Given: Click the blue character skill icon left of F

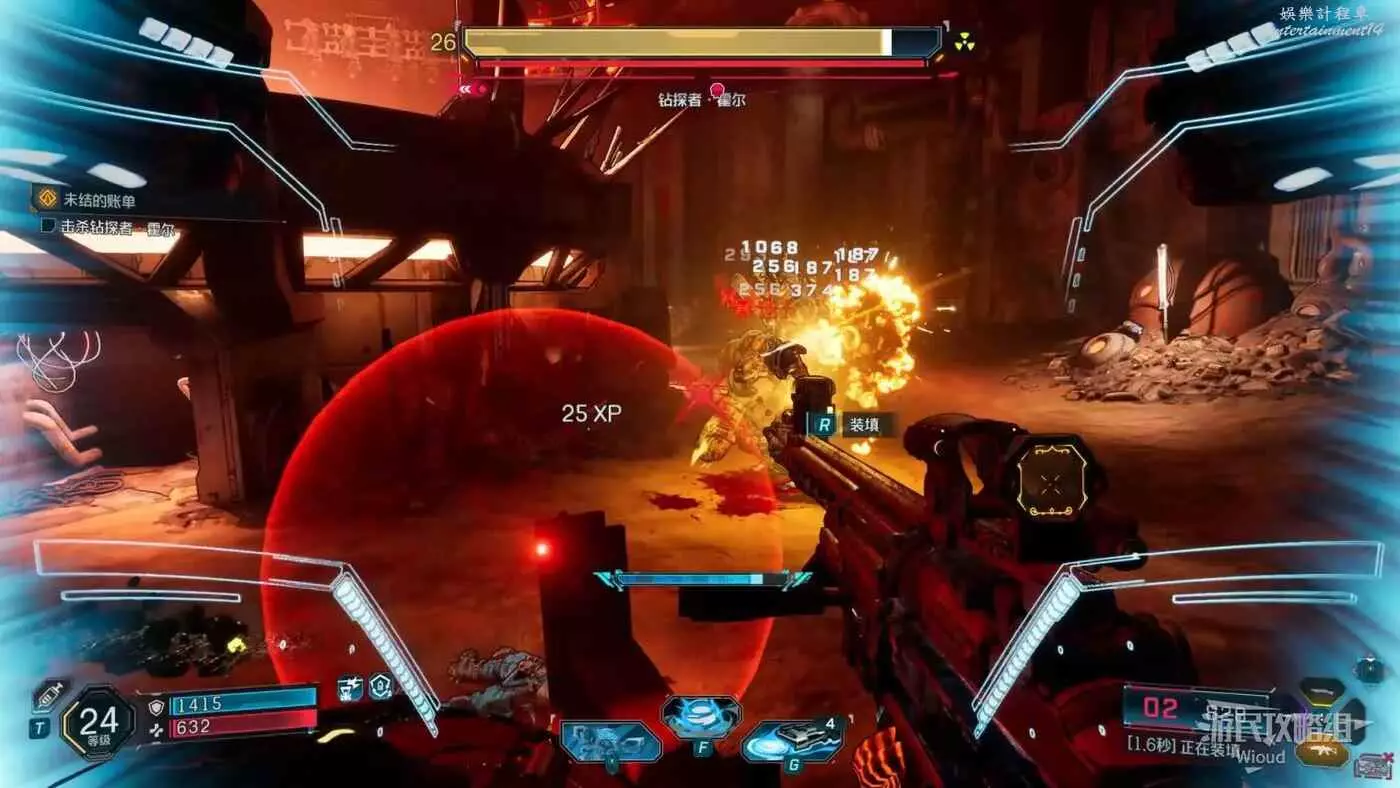Looking at the screenshot, I should [x=611, y=742].
